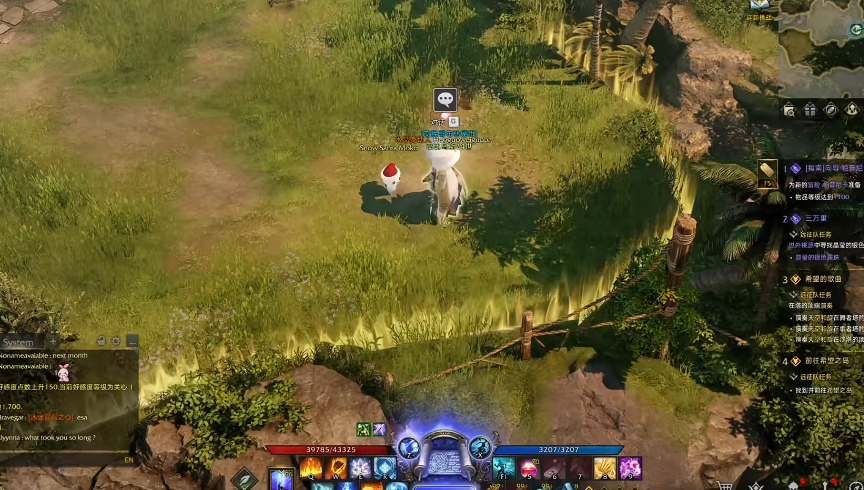Open the minimap
The height and width of the screenshot is (490, 864).
tap(820, 45)
